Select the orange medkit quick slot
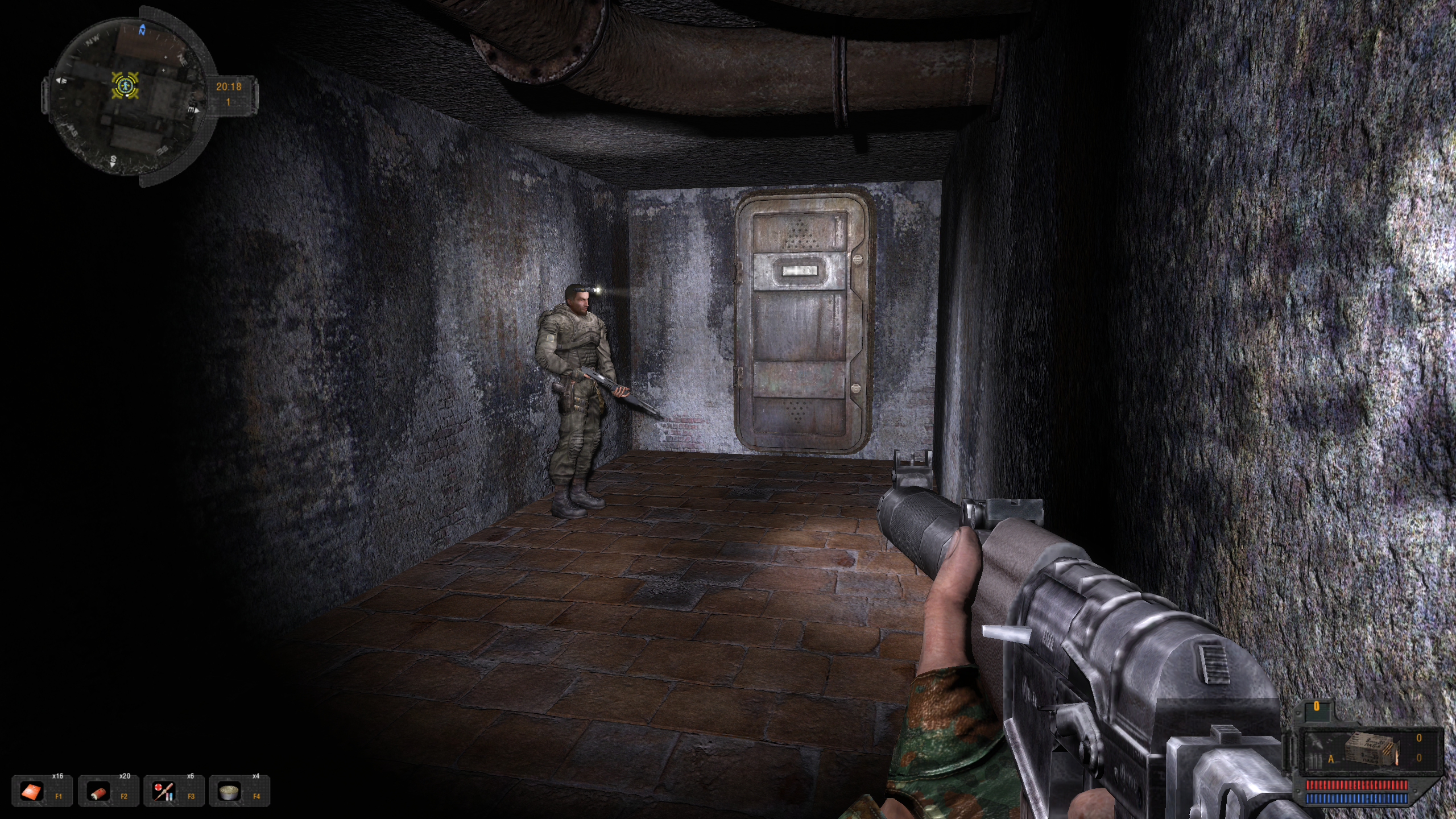Screen dimensions: 1456x819 [32, 791]
